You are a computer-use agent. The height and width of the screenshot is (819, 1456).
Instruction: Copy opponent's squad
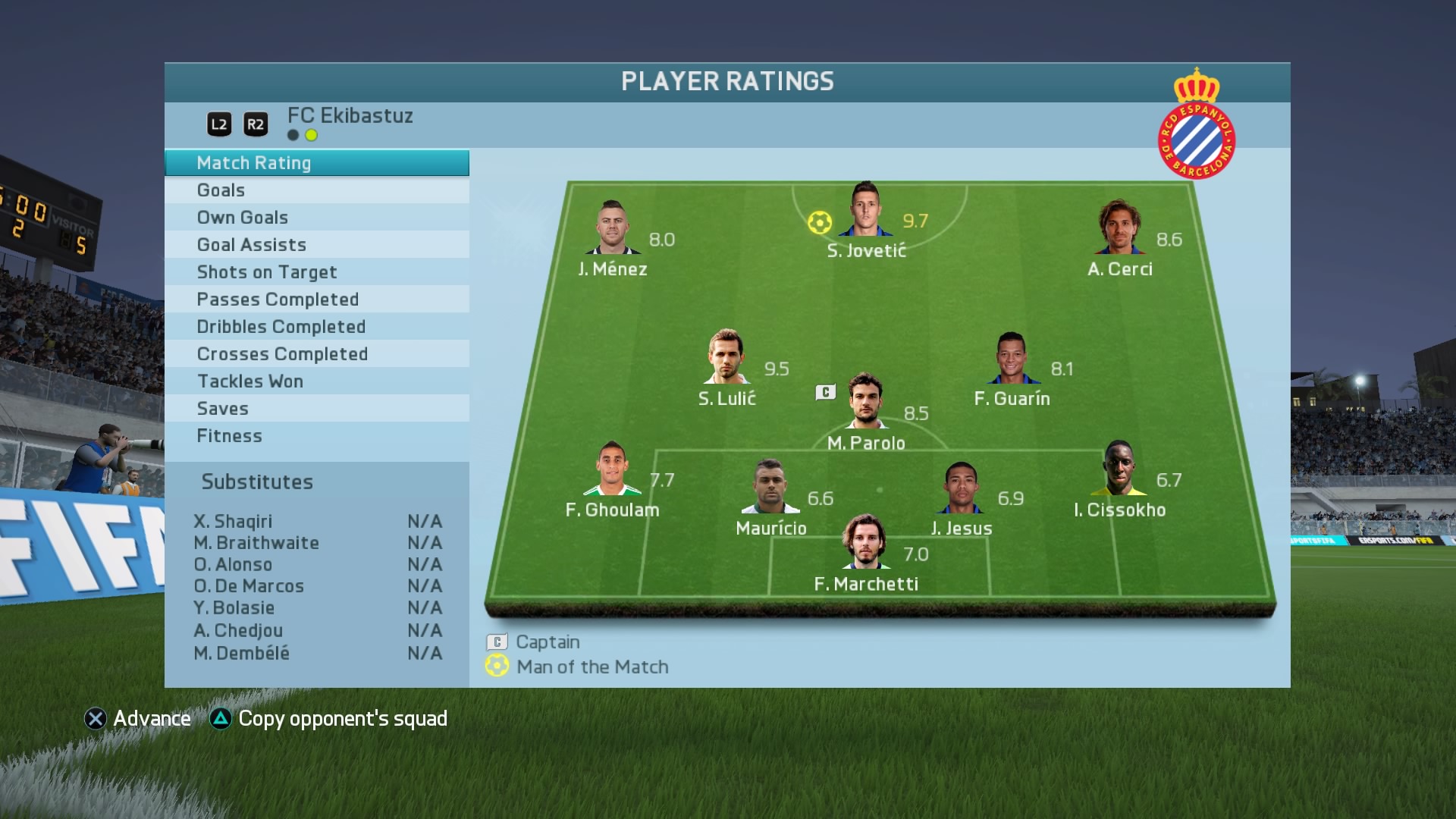coord(329,719)
